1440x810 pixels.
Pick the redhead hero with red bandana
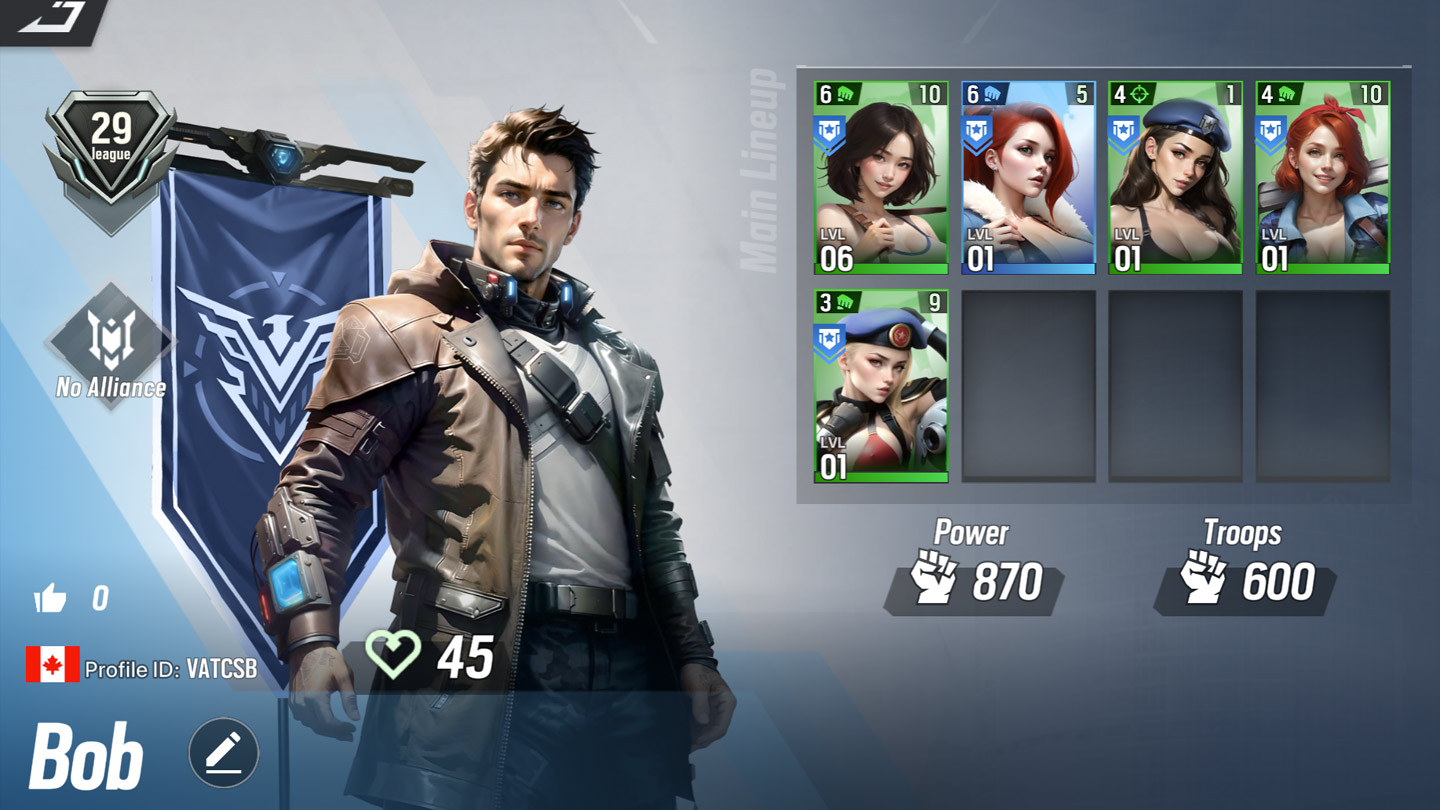click(1322, 178)
